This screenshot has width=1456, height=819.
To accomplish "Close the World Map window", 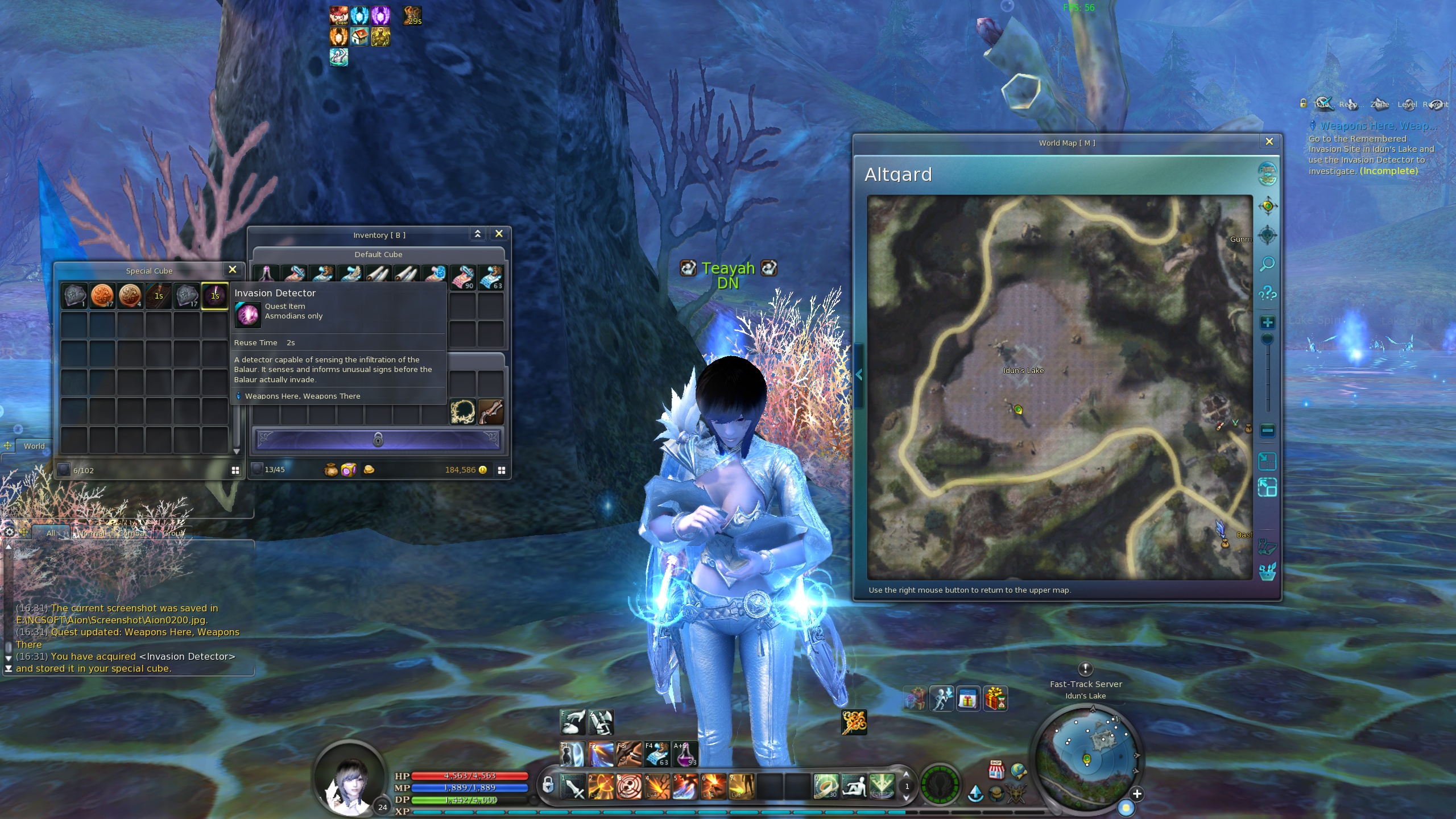I will (x=1269, y=142).
